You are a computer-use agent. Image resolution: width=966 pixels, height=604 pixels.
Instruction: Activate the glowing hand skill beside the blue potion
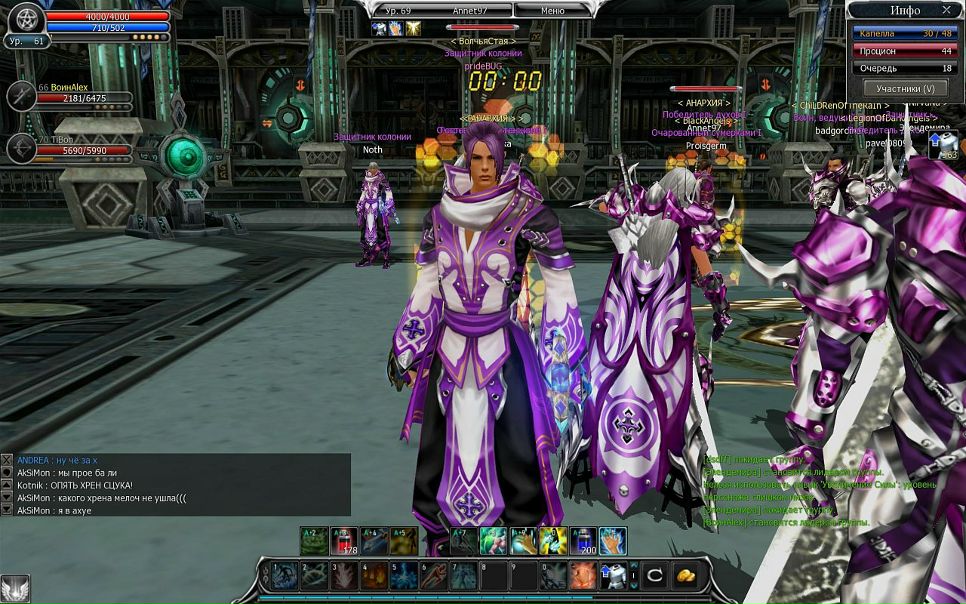(x=613, y=541)
